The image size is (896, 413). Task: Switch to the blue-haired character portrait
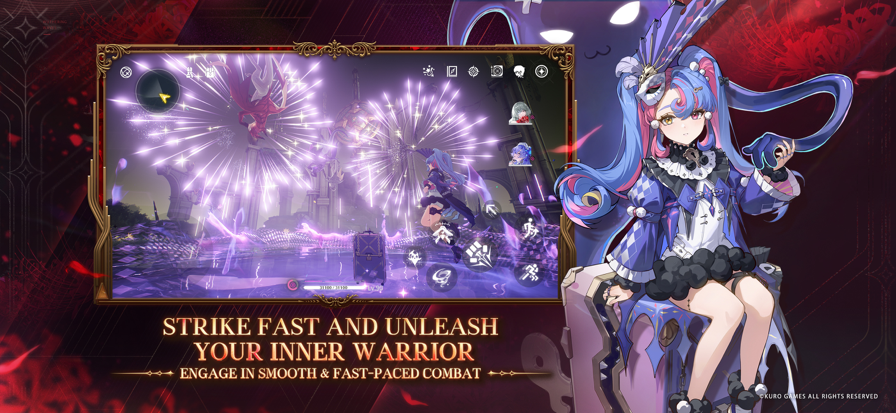[520, 153]
